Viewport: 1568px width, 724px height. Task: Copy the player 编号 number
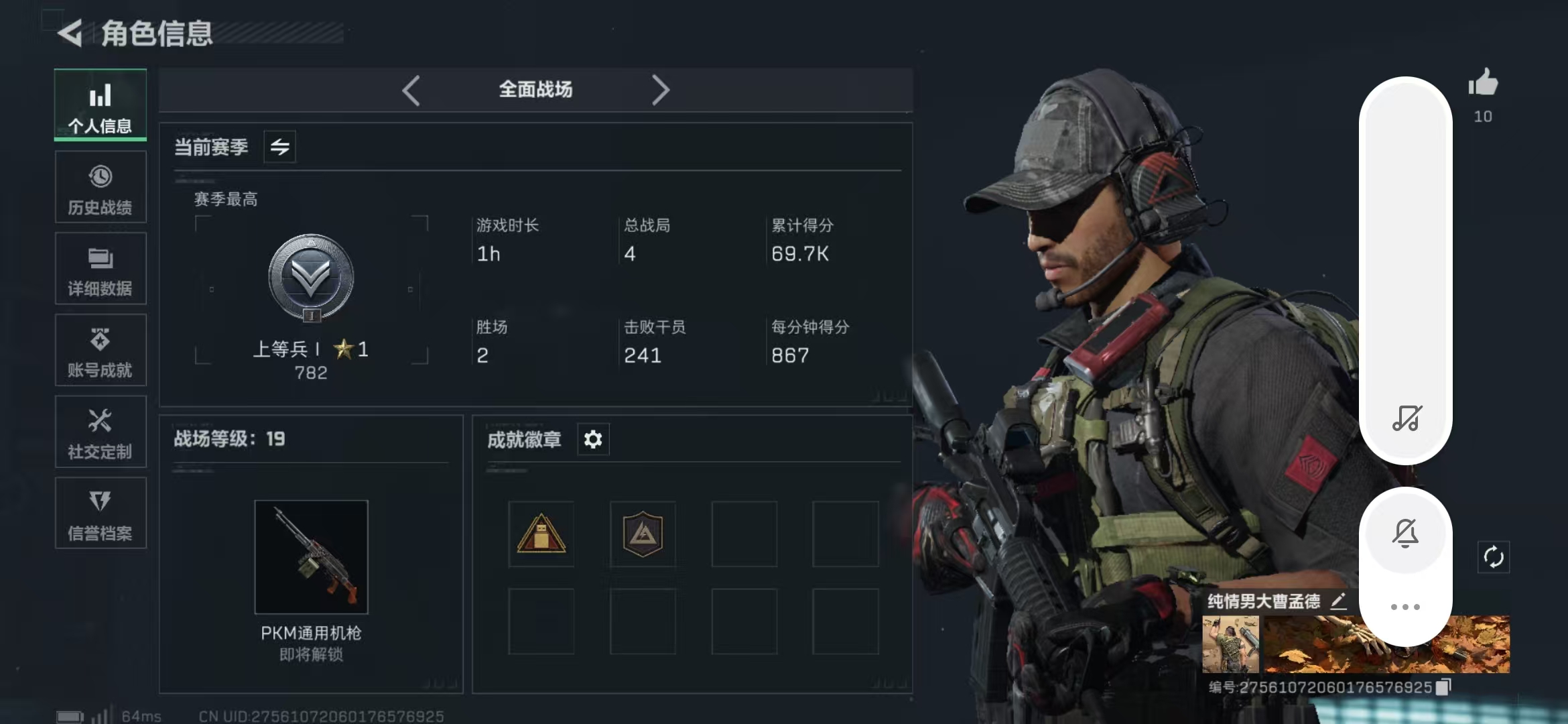(x=1444, y=686)
